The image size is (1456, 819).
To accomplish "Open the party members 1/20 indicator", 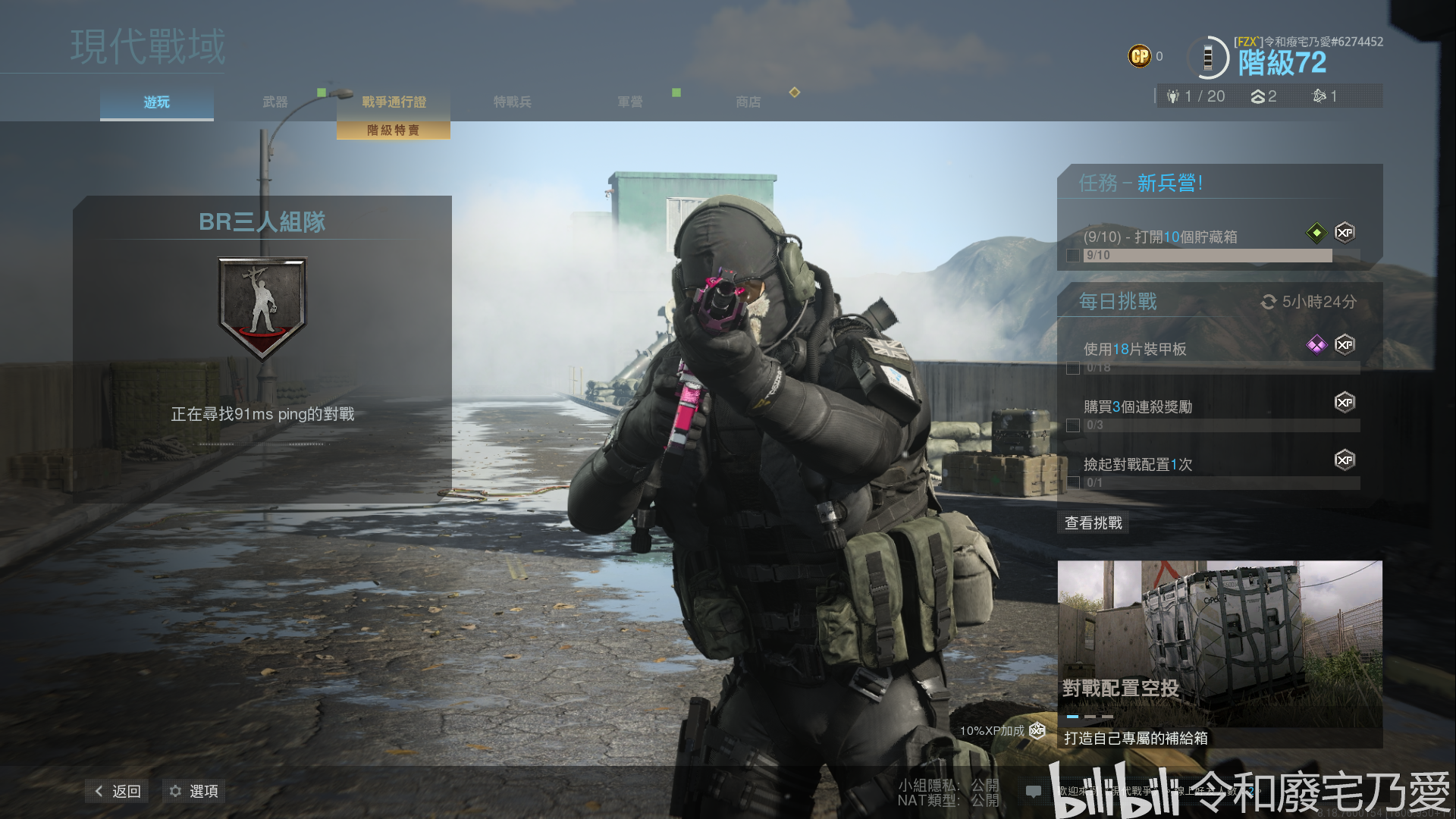I will pyautogui.click(x=1197, y=96).
